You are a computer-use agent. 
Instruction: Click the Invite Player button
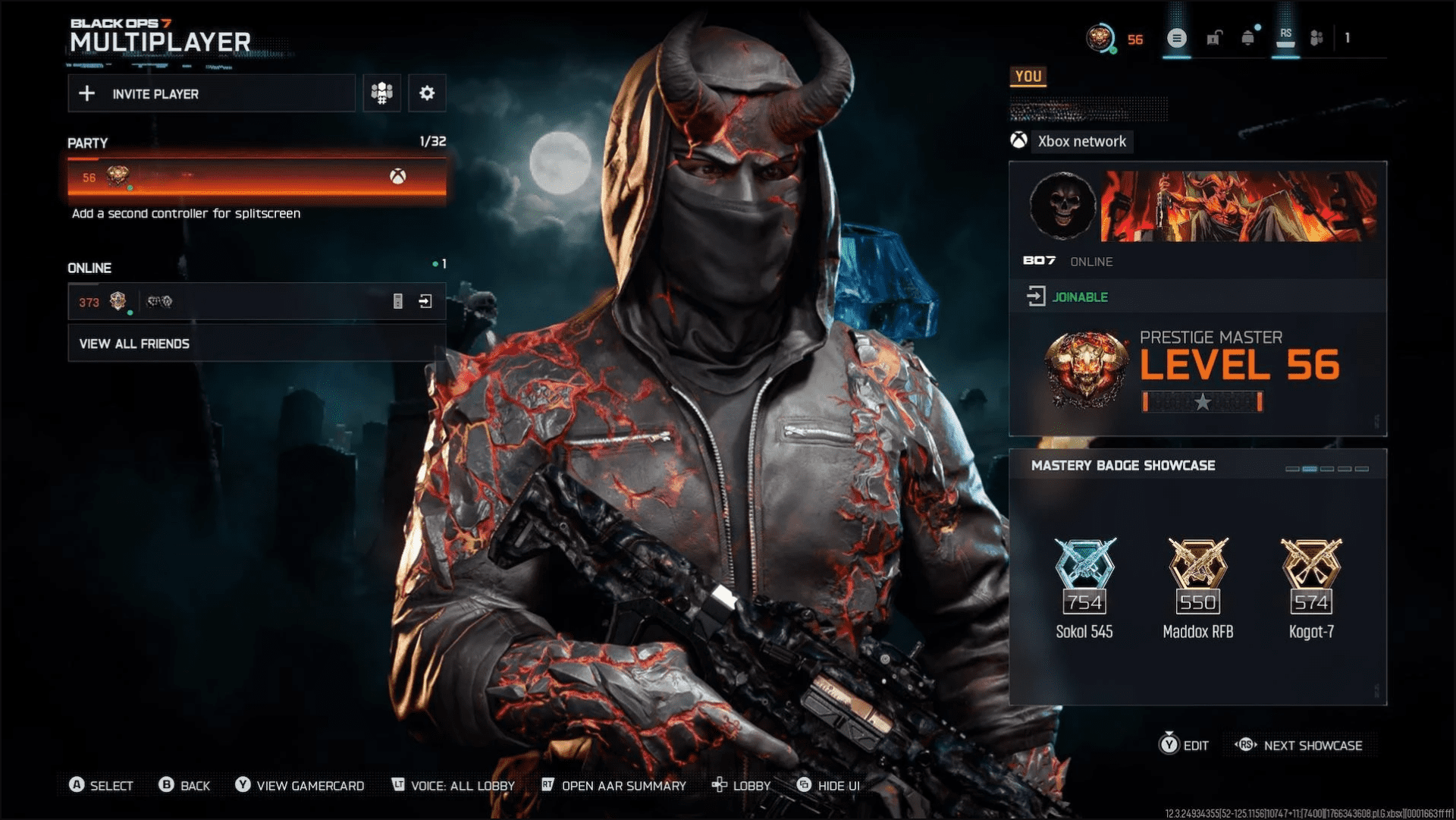[212, 93]
